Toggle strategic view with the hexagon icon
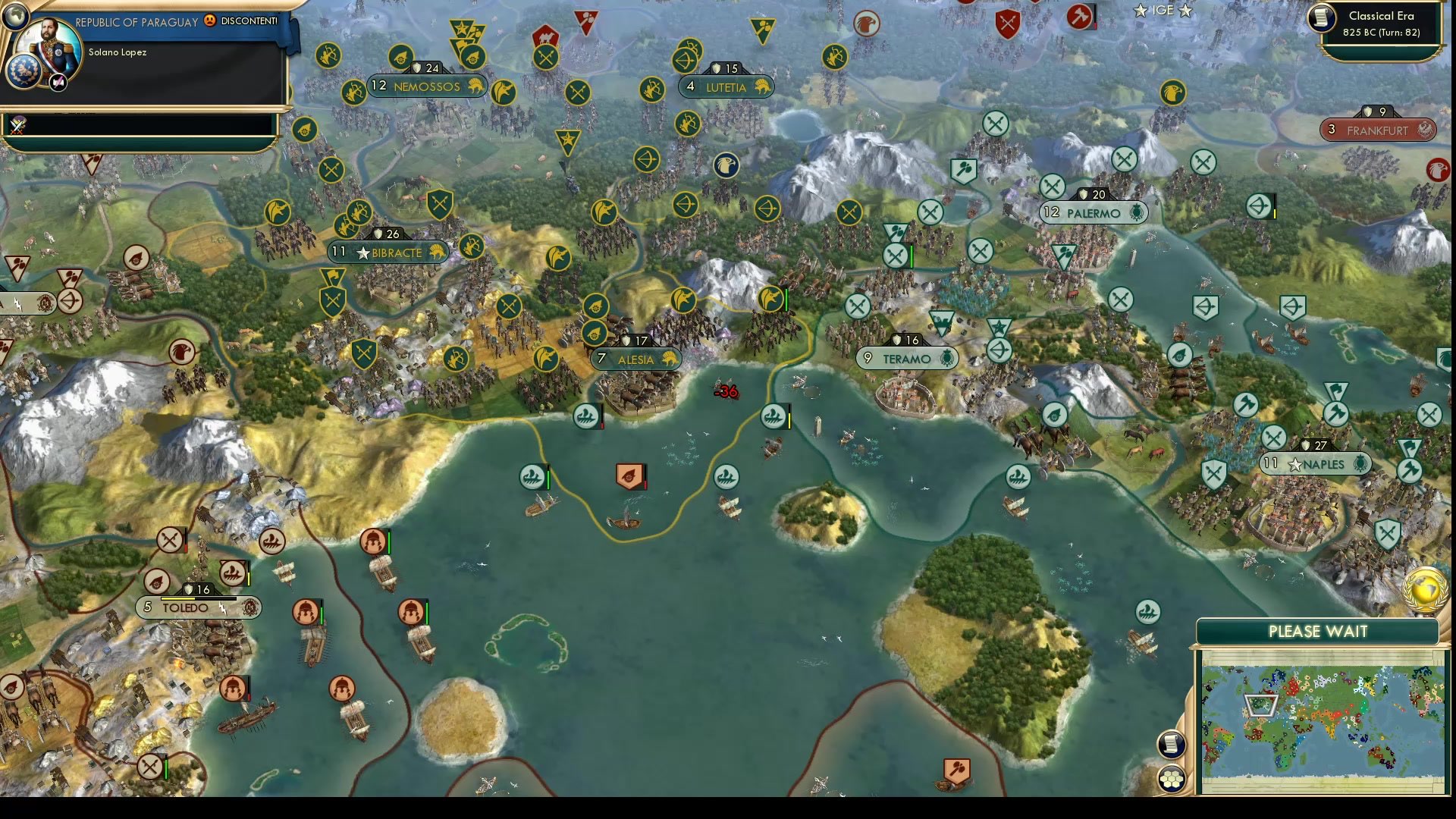Viewport: 1456px width, 819px height. pos(1171,779)
